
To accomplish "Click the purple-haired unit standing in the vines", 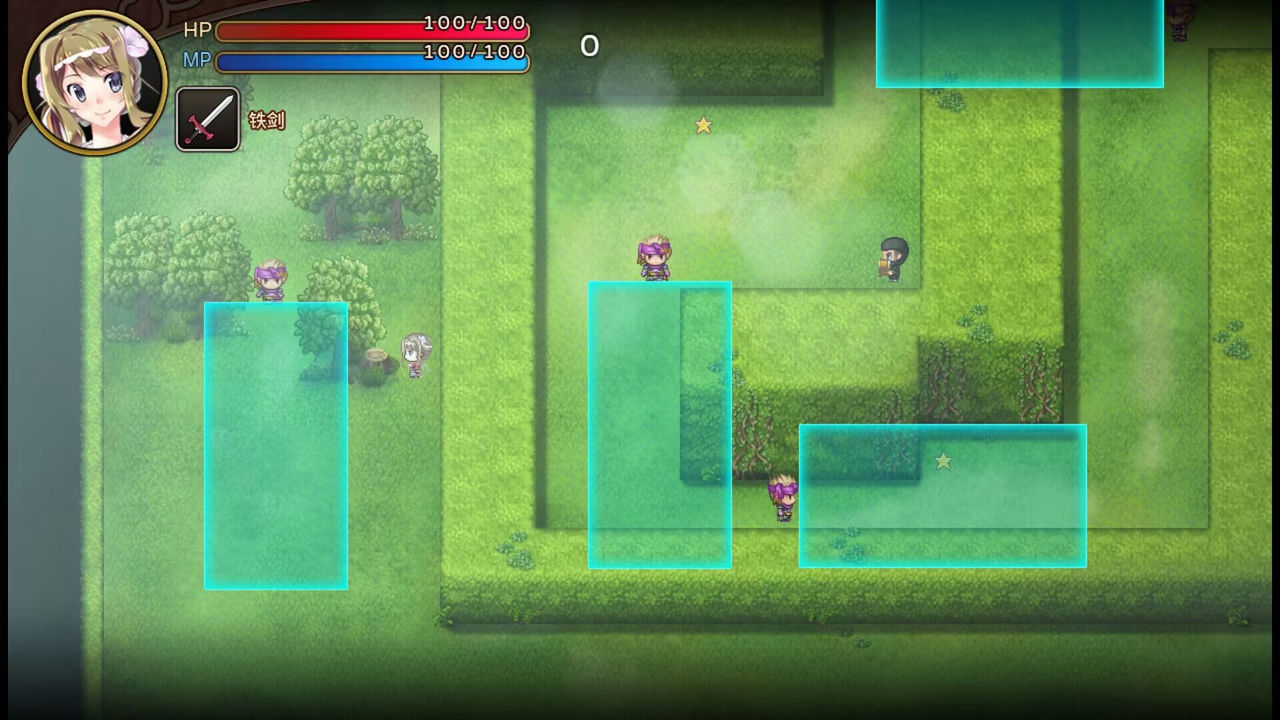I will [783, 495].
